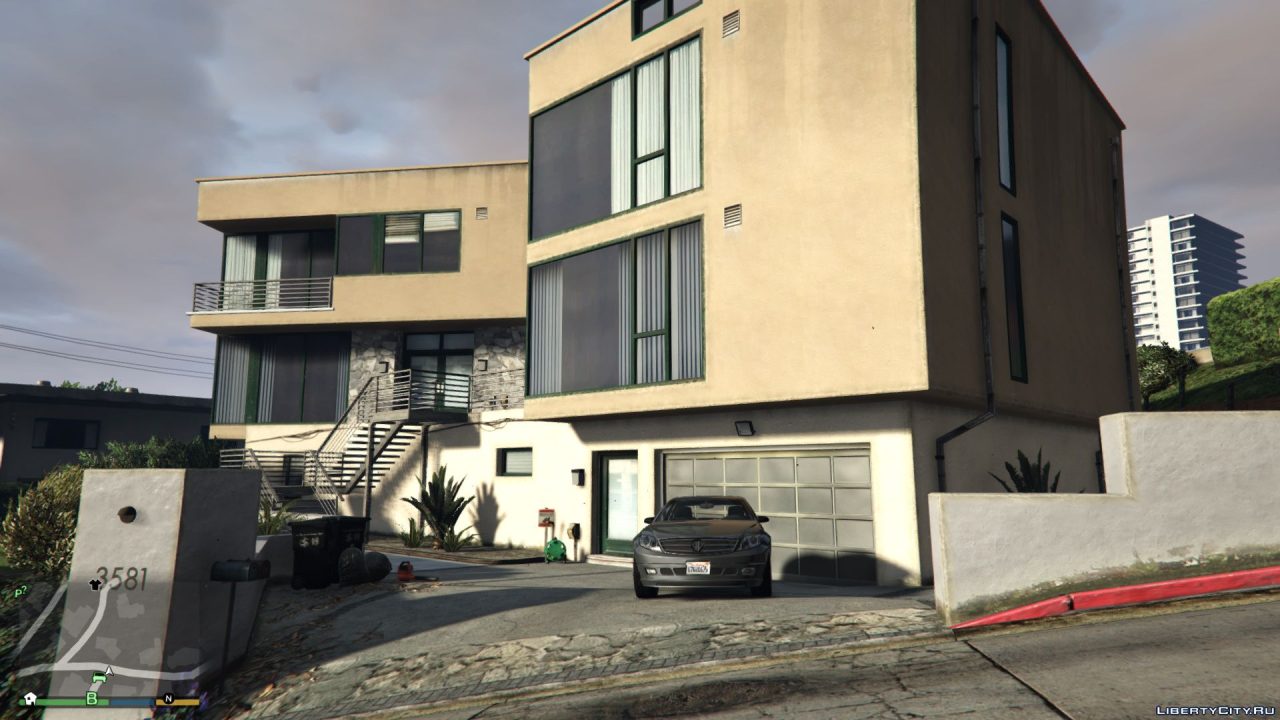This screenshot has height=720, width=1280.
Task: Click the N north indicator on the minimap bar
Action: point(169,699)
